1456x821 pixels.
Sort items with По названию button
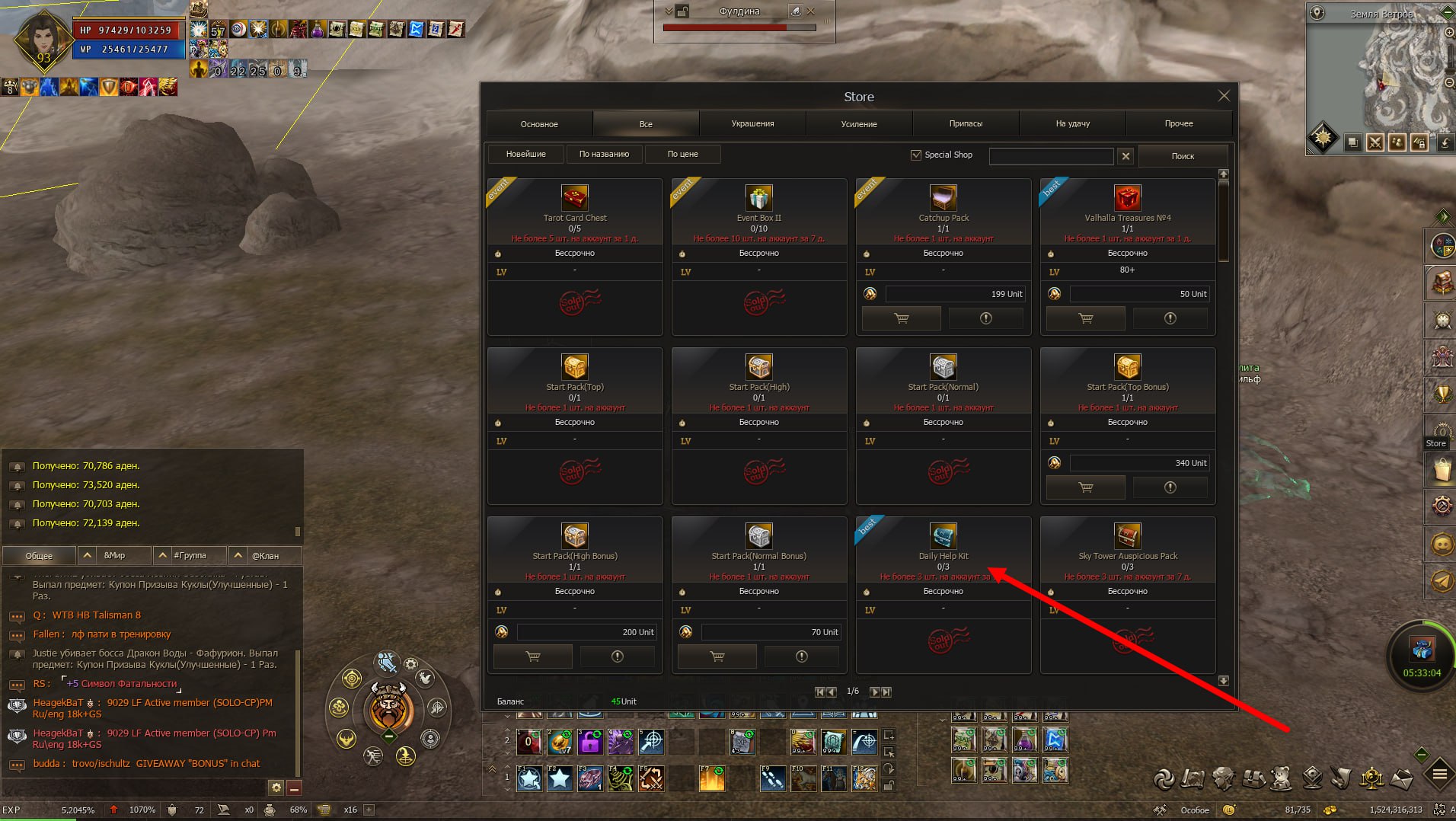[604, 154]
